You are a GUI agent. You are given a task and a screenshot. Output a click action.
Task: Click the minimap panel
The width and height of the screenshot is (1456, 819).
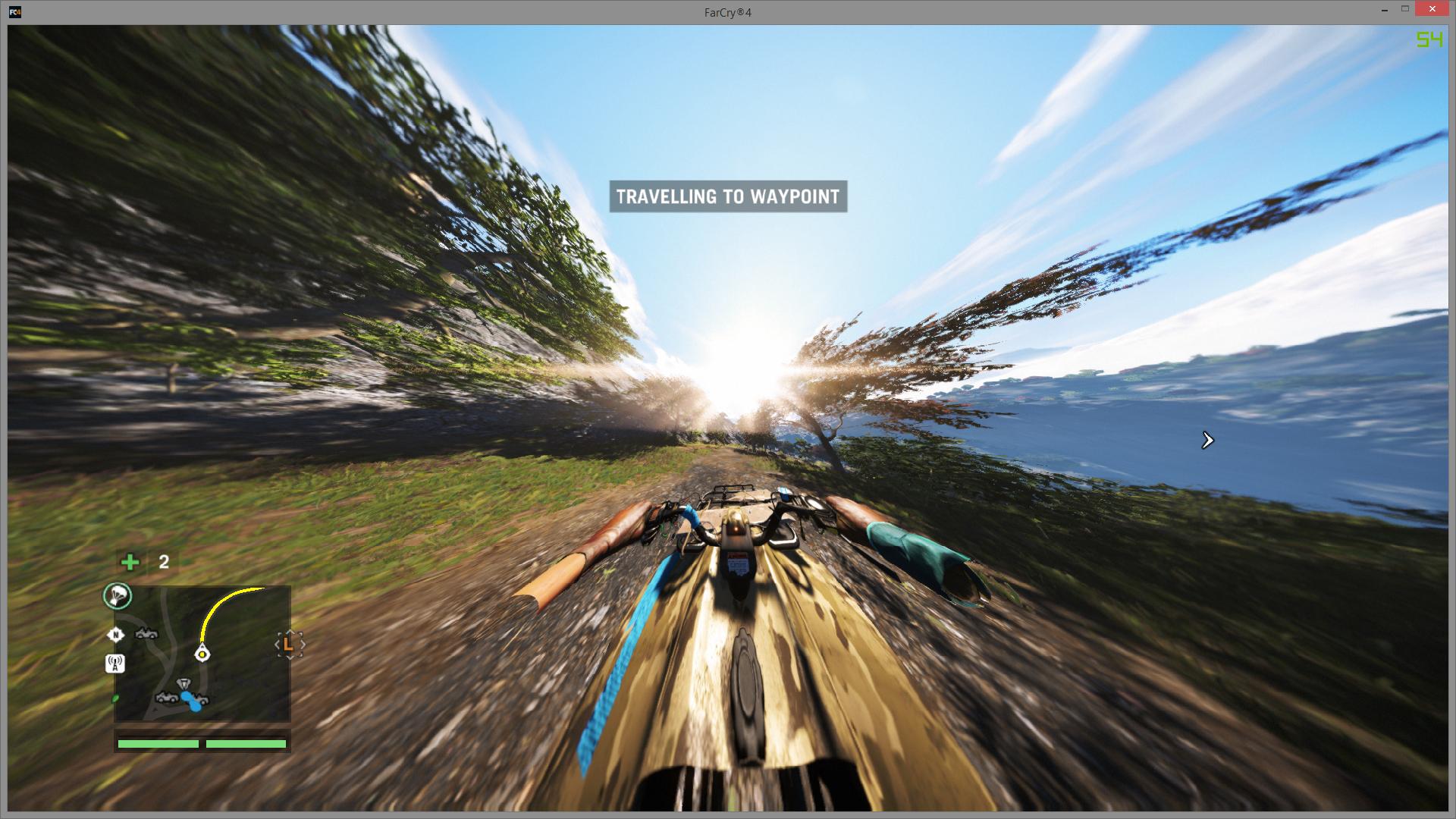[202, 654]
